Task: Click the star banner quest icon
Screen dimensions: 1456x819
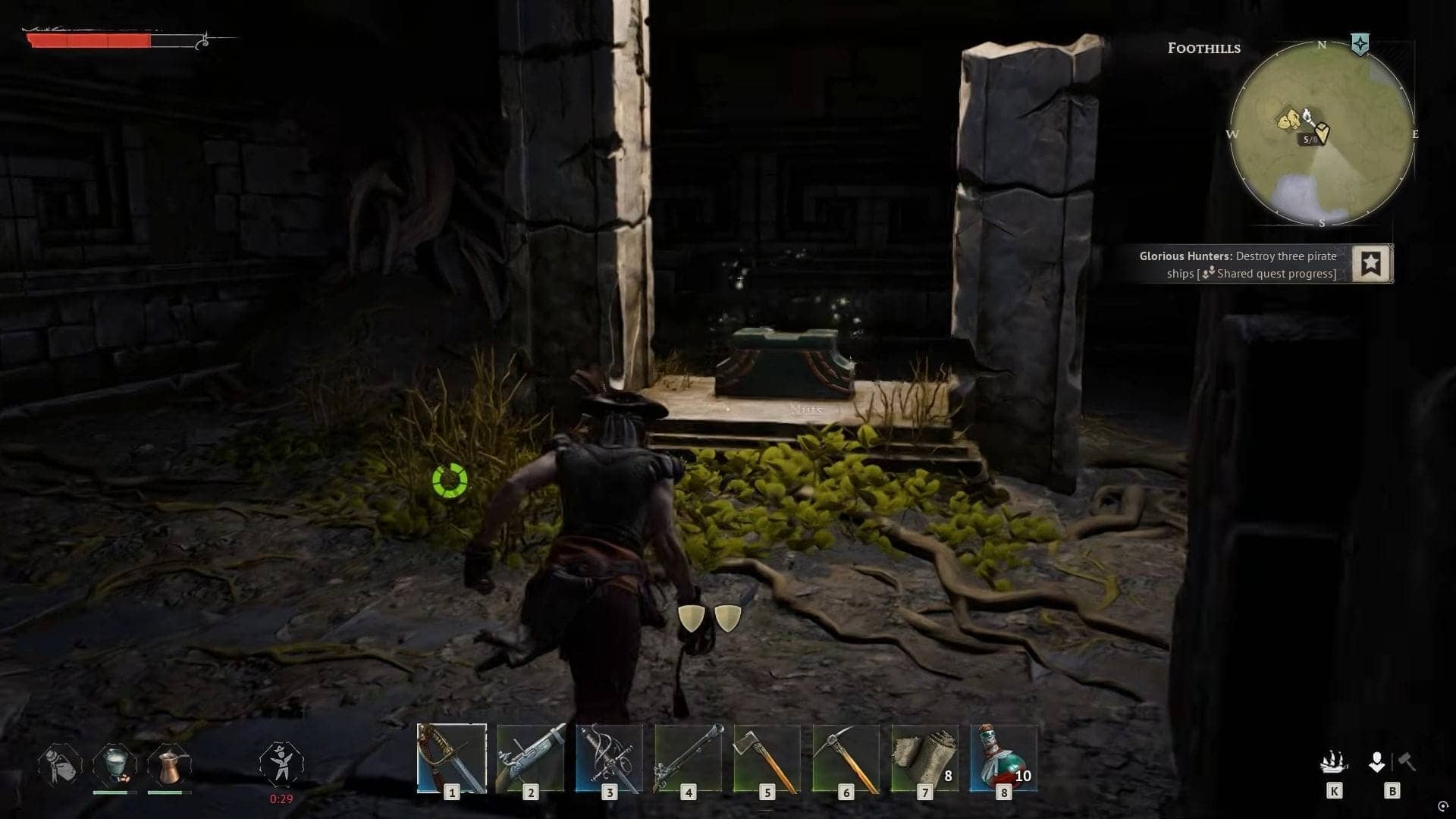Action: [1371, 264]
